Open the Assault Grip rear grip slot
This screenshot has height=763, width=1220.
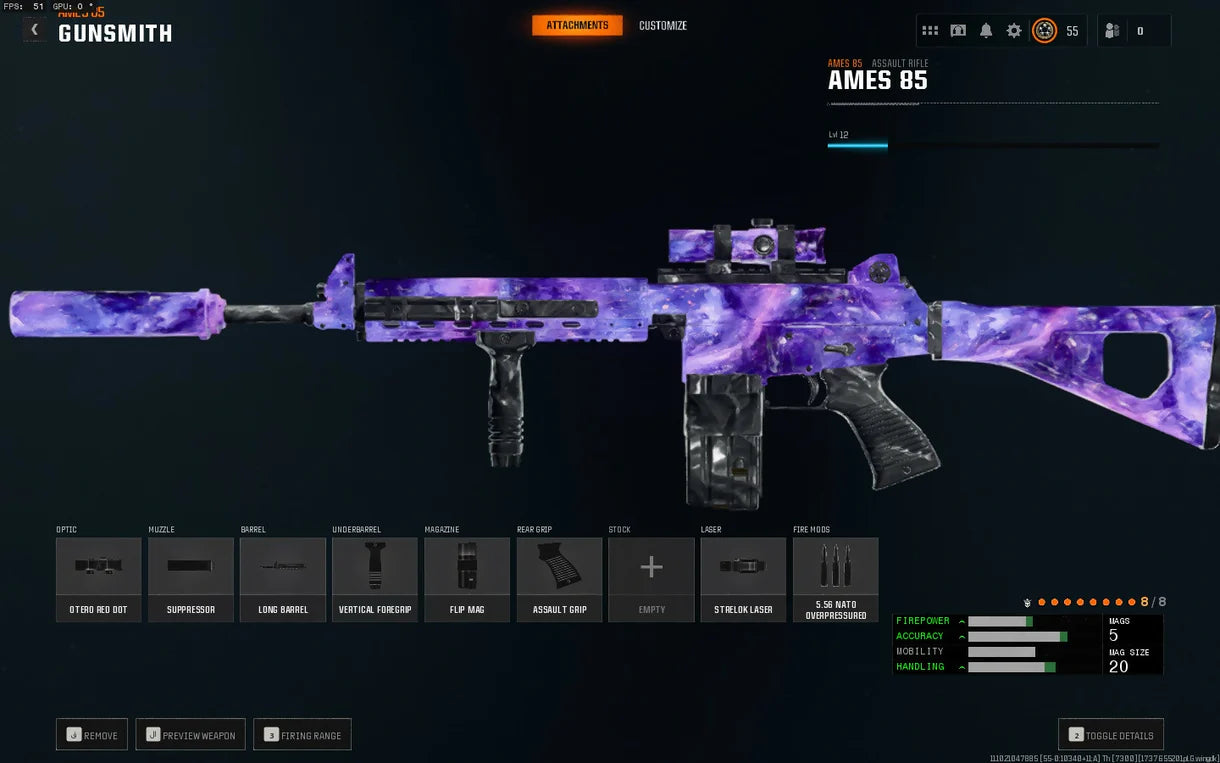tap(559, 579)
